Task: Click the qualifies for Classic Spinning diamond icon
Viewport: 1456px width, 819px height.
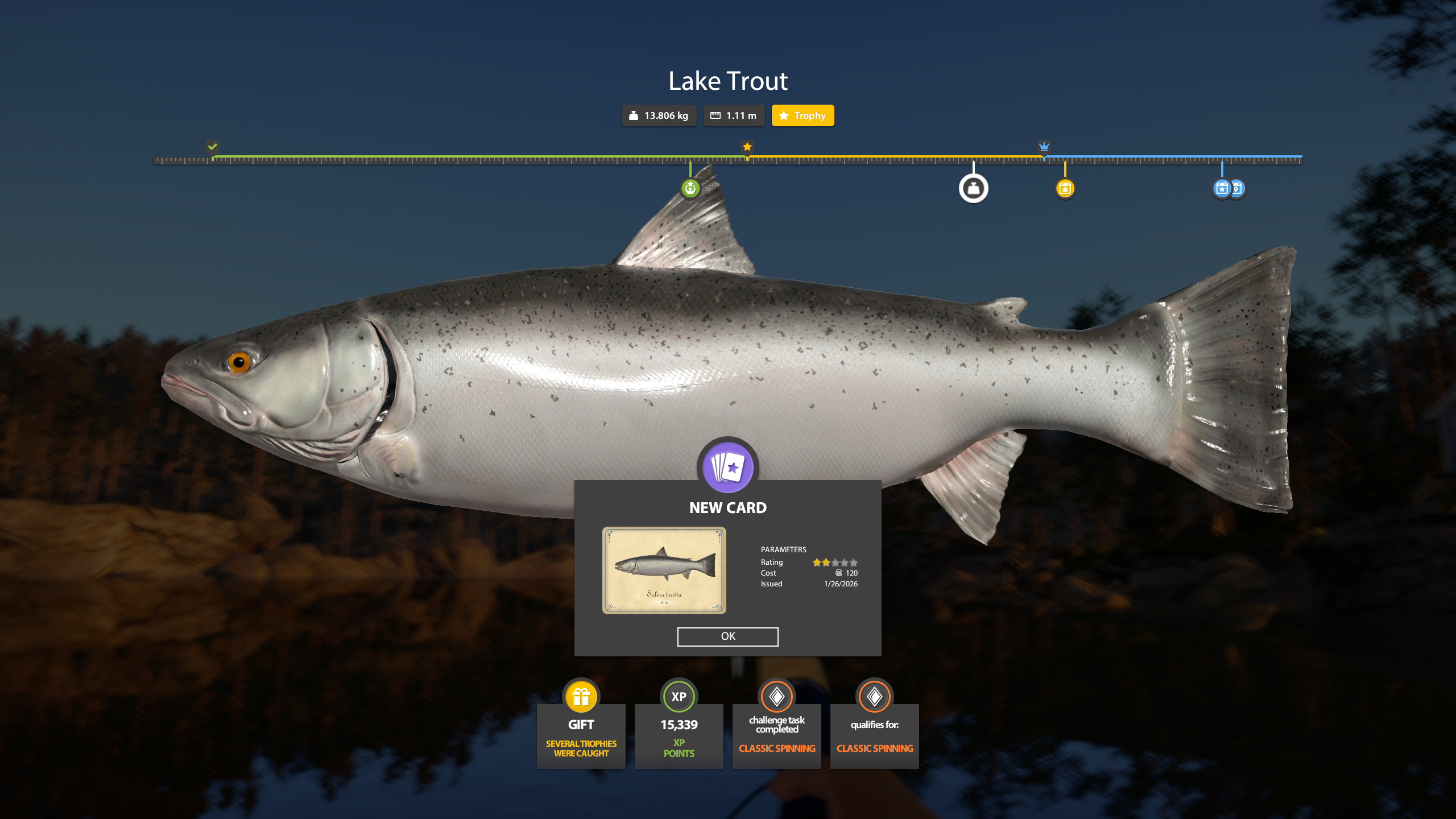Action: point(875,695)
